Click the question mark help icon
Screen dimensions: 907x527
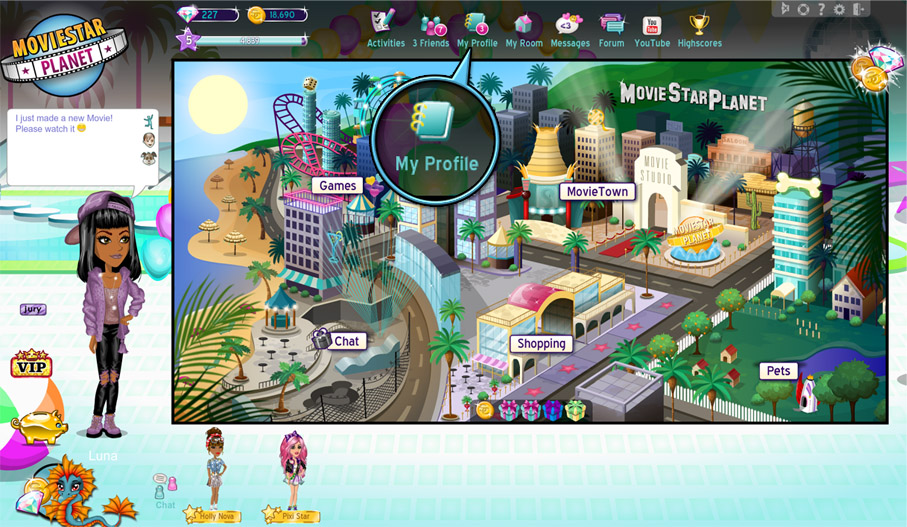pos(821,9)
